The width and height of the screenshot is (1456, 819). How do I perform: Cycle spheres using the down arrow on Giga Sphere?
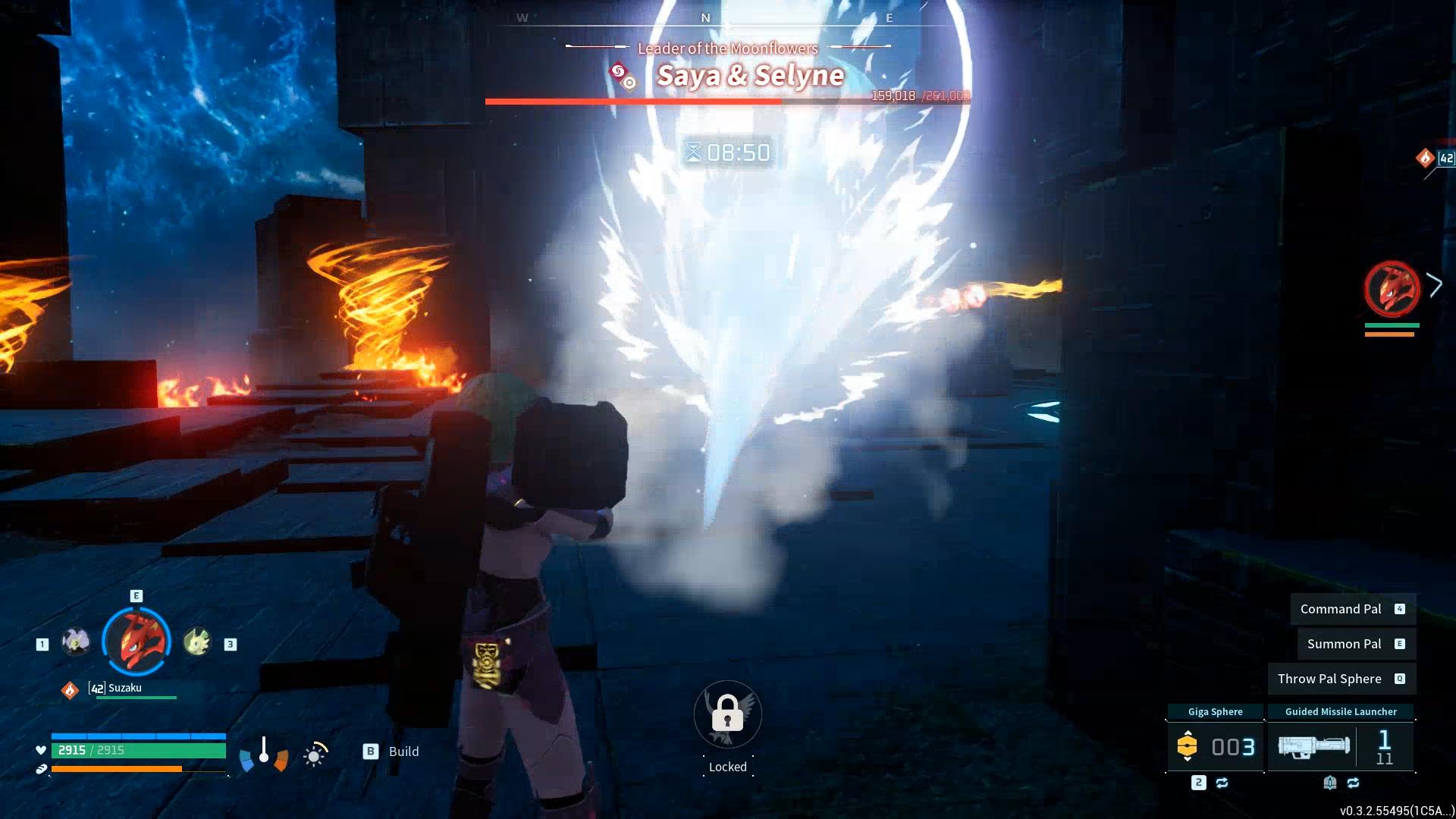coord(1188,759)
